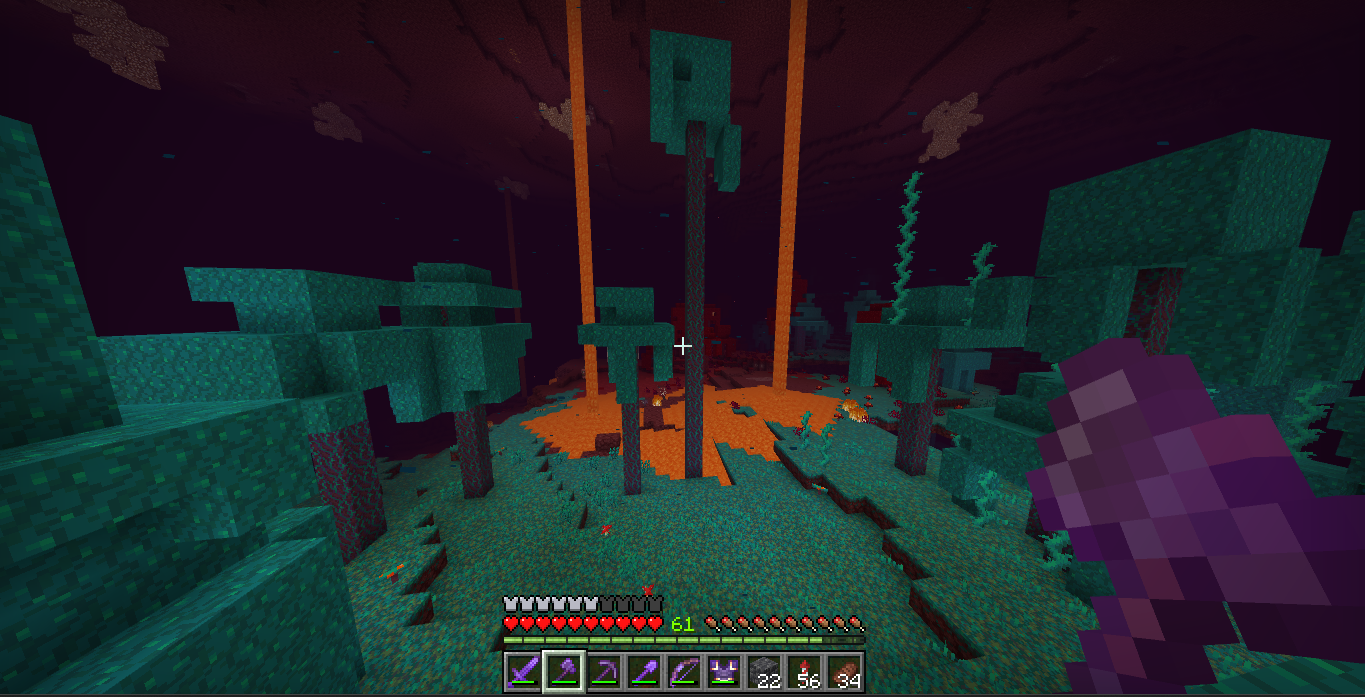This screenshot has width=1365, height=697.
Task: Pick the dark stone block stack of 22
Action: coord(763,671)
